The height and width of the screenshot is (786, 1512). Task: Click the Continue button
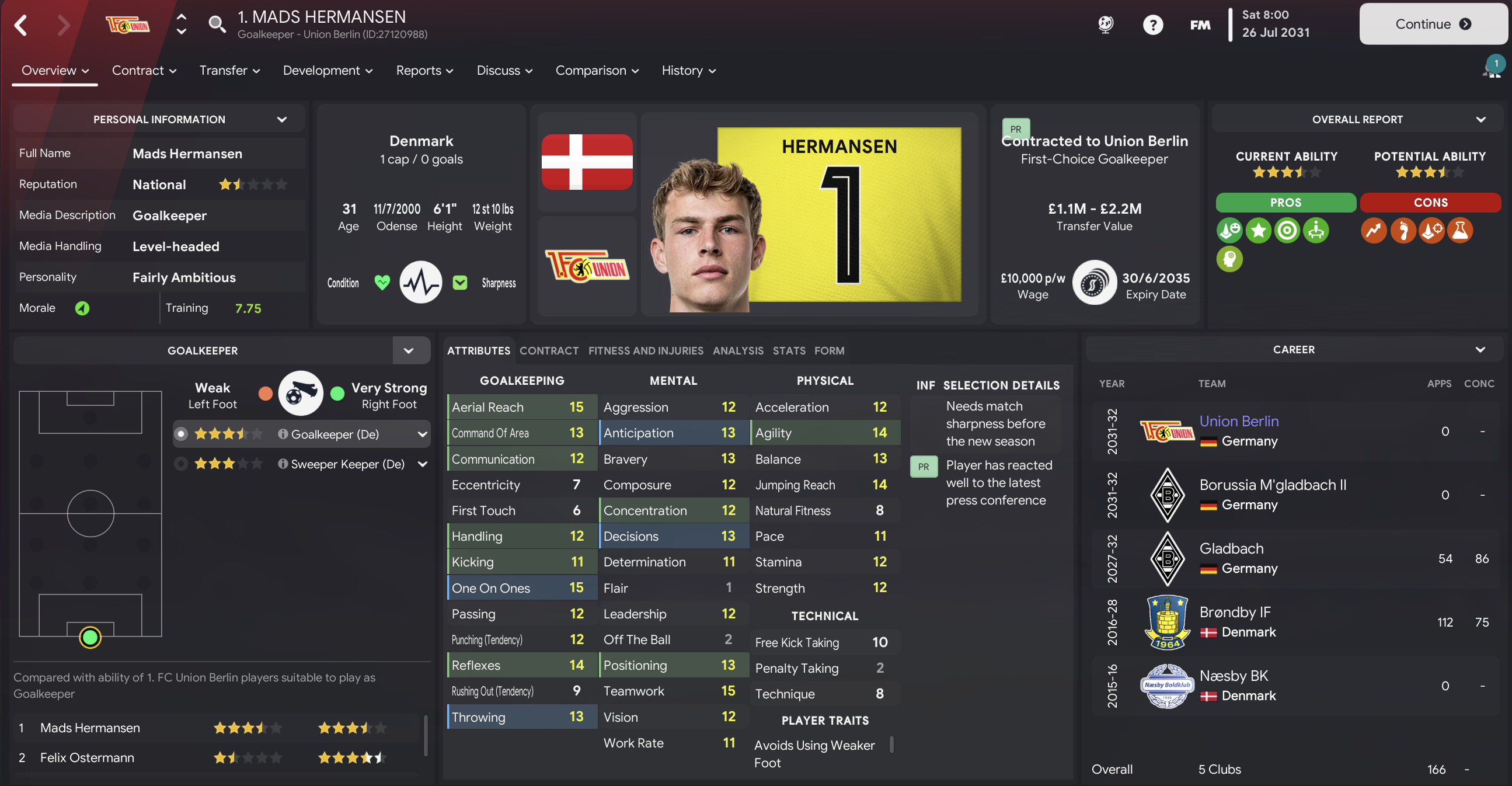pyautogui.click(x=1432, y=24)
